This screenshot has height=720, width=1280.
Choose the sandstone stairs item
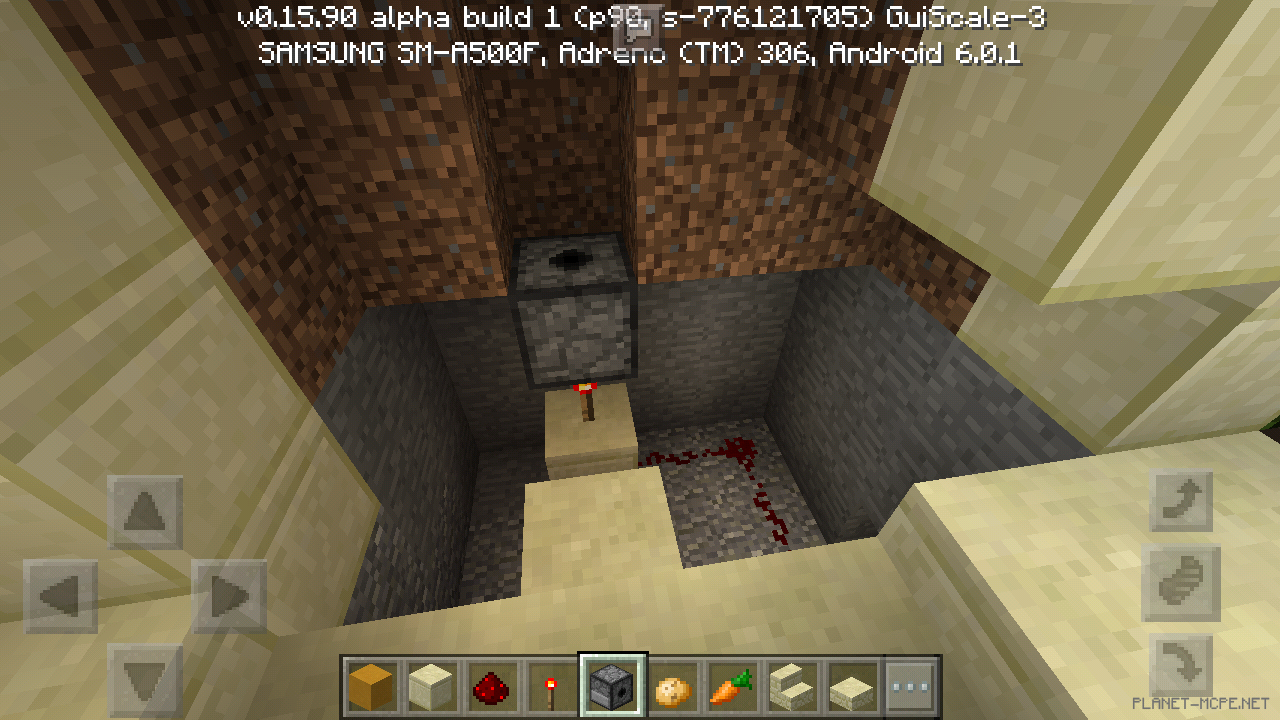(791, 686)
